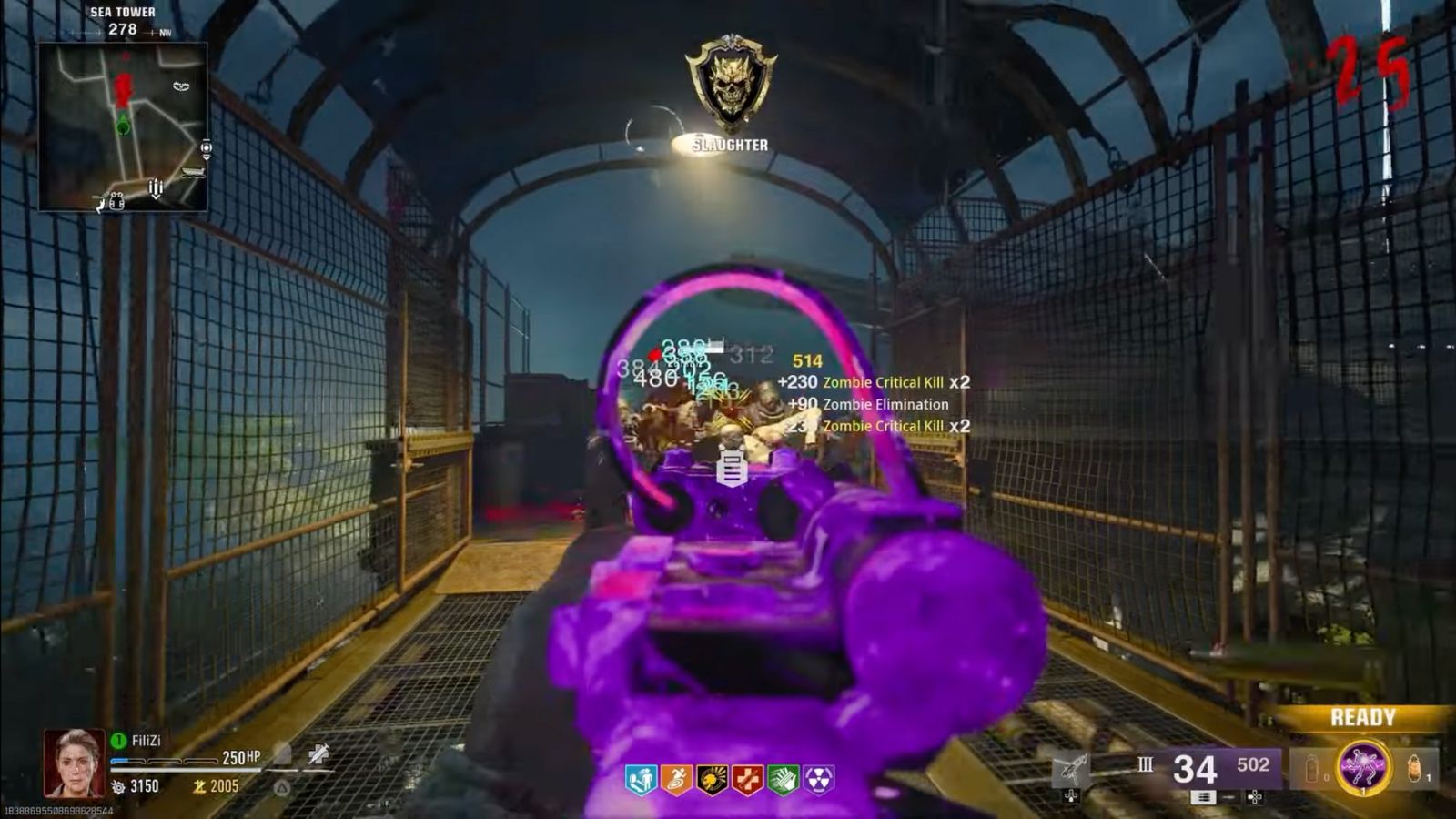Click the blue armor segment on the health bar
Screen dimensions: 1456x819
point(120,760)
